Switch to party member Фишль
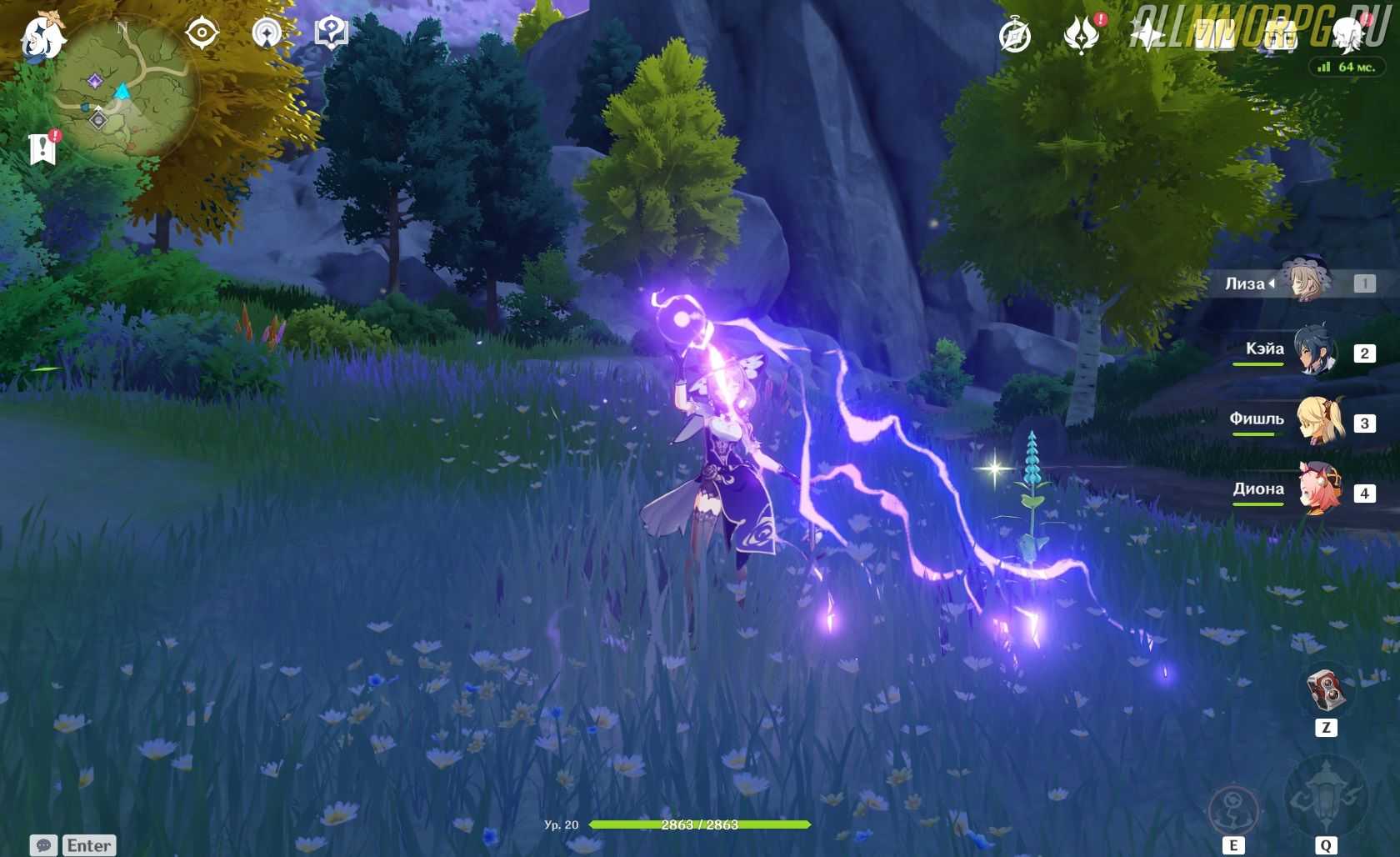The image size is (1400, 857). [1319, 422]
